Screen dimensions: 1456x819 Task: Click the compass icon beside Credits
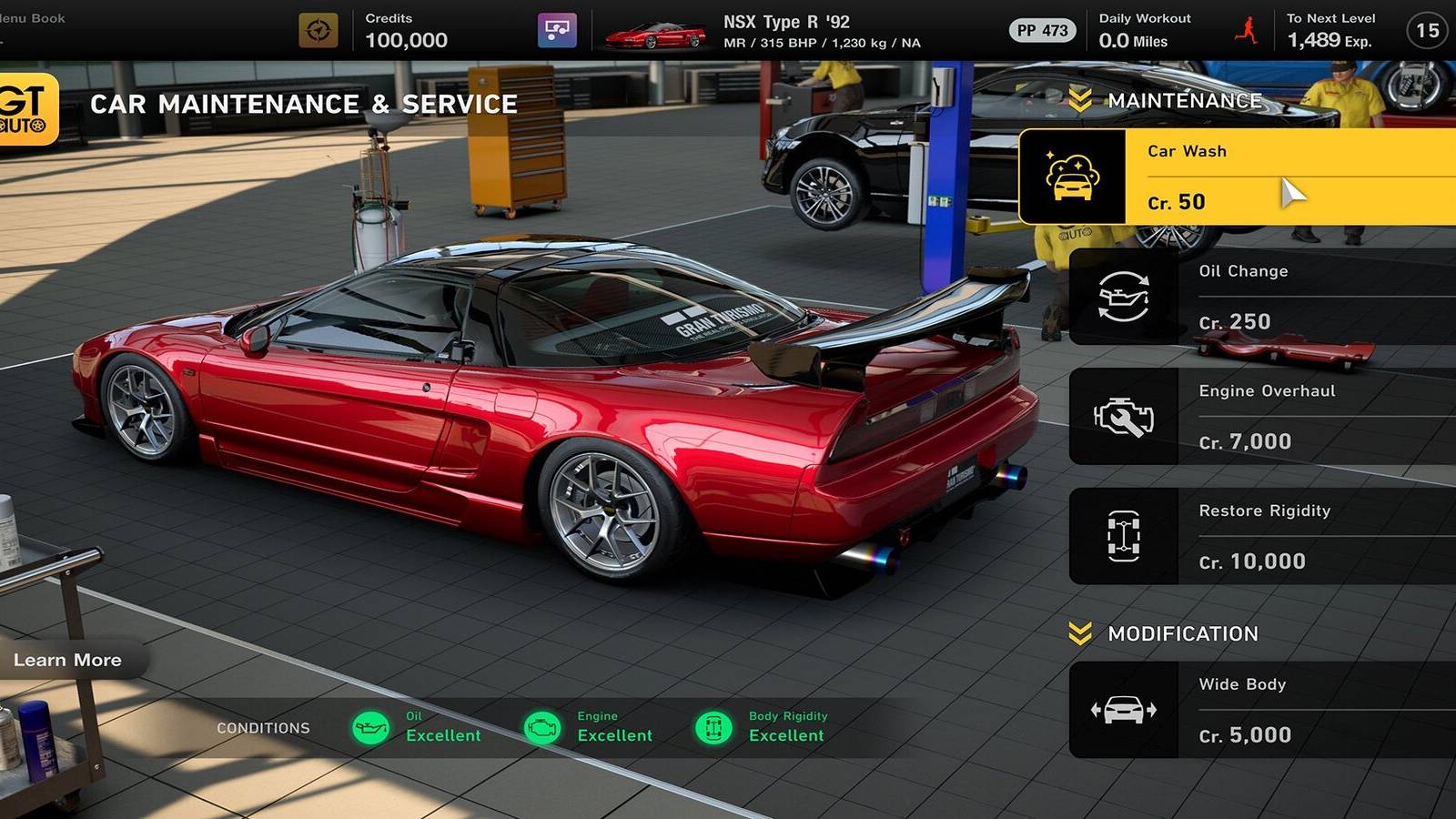point(318,28)
